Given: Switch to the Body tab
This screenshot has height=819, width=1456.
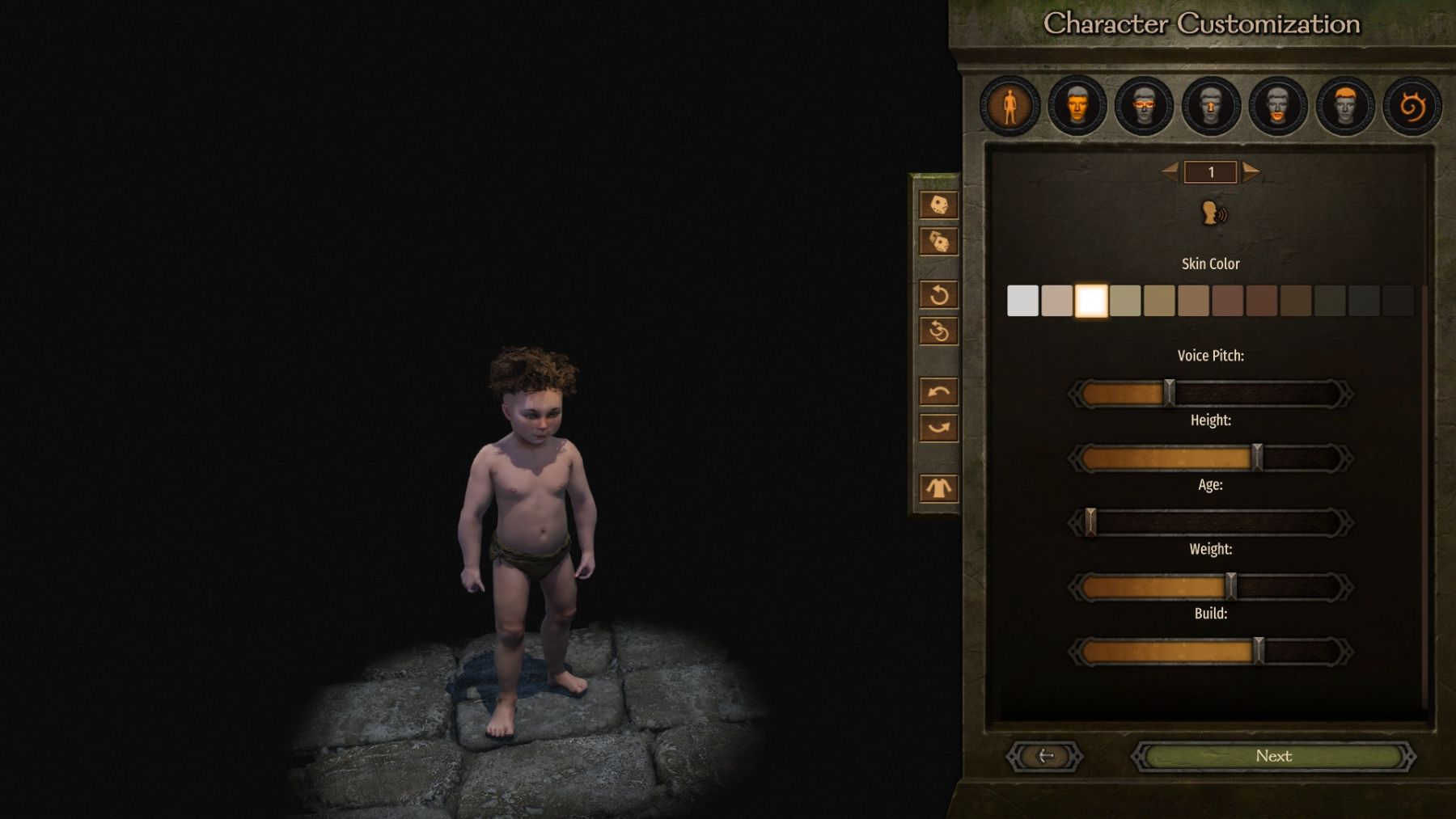Looking at the screenshot, I should tap(1009, 106).
